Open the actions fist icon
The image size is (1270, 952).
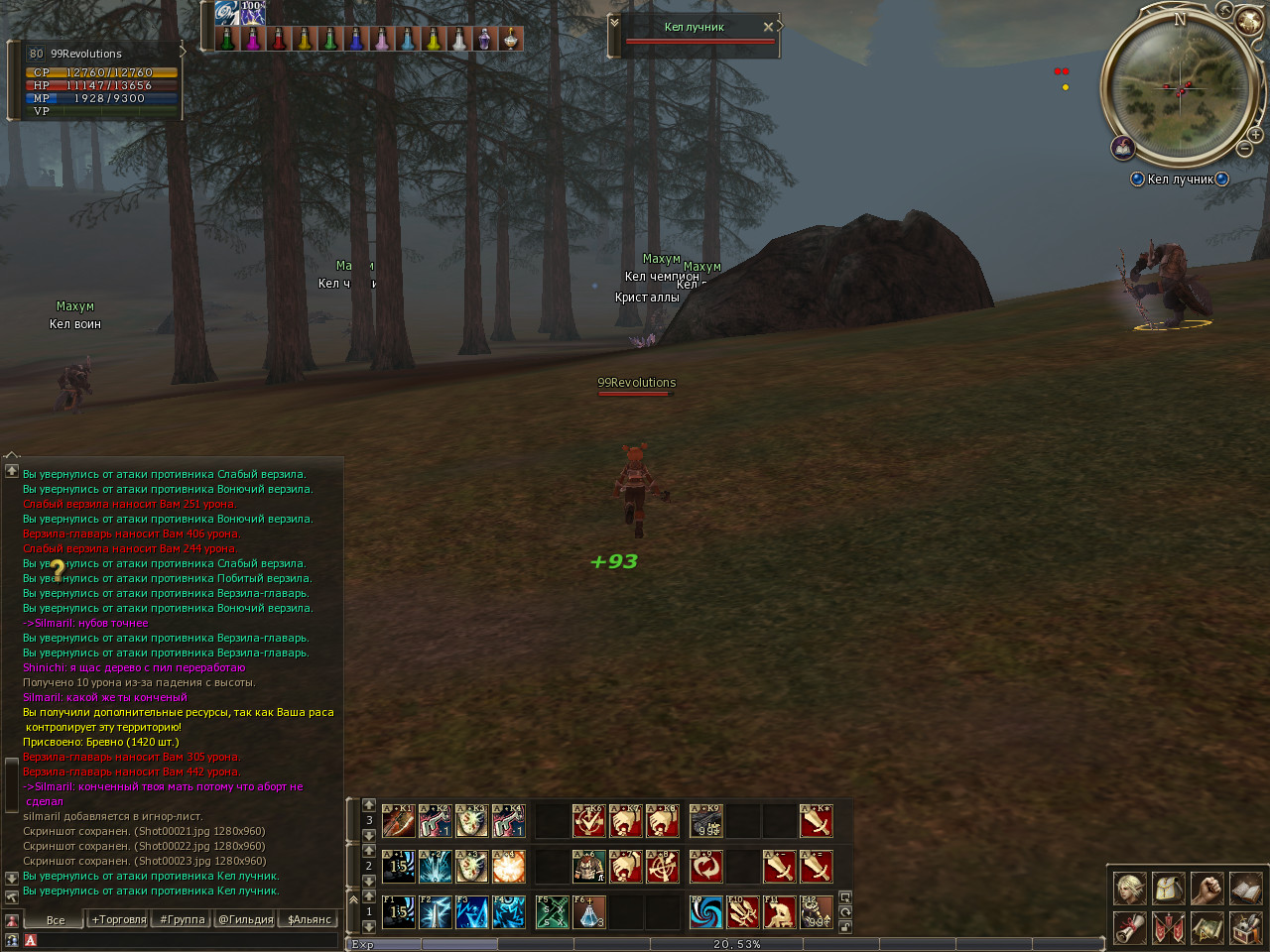[1206, 889]
